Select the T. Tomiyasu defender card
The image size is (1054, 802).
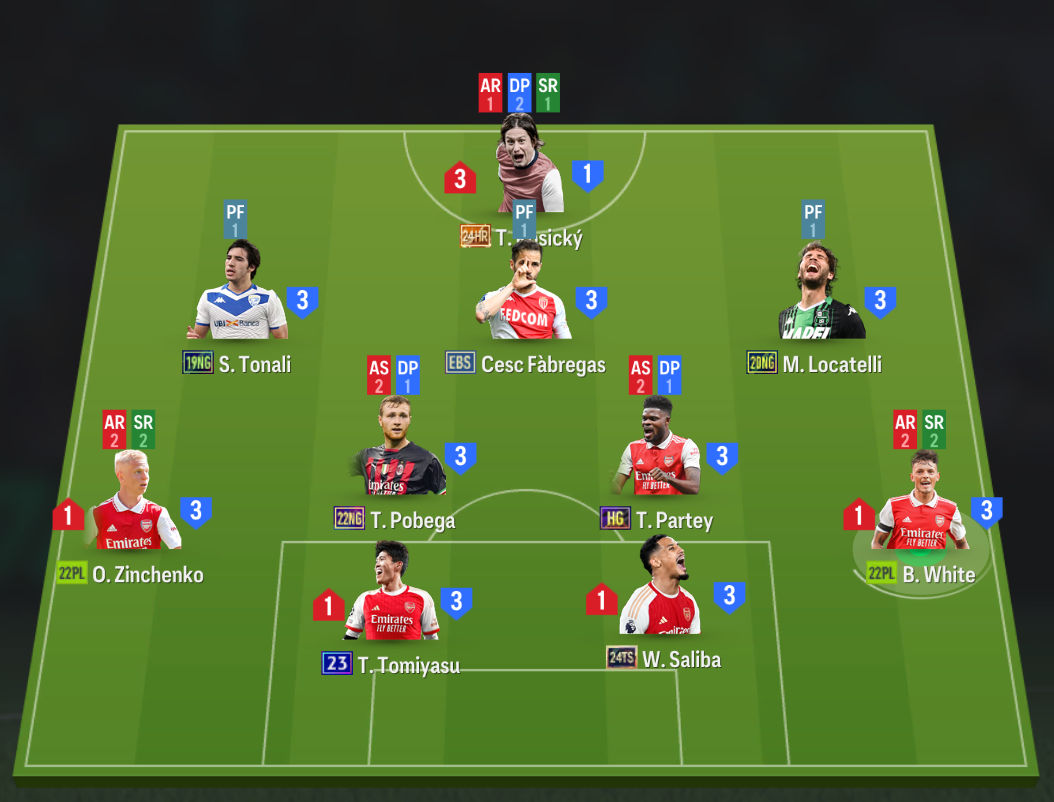tap(391, 597)
